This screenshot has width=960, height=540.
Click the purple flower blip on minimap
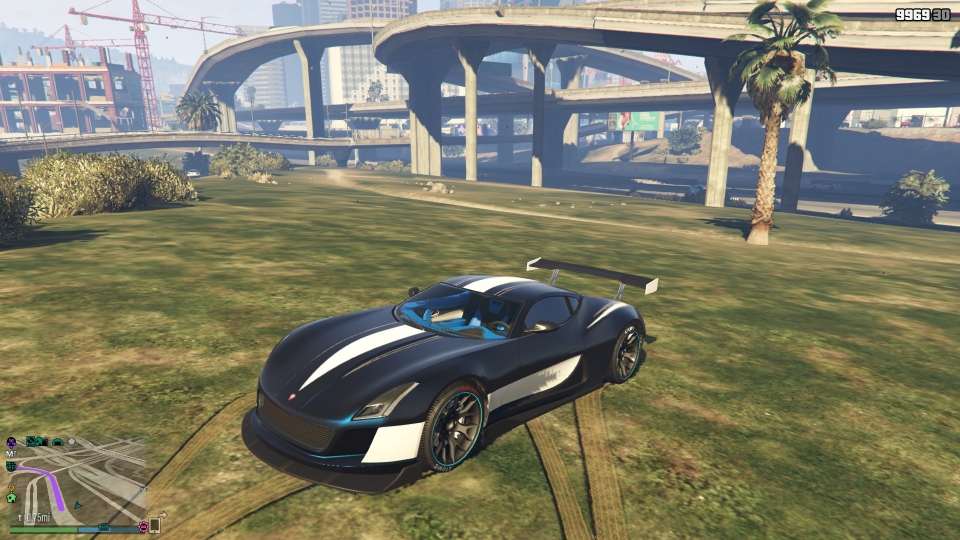pyautogui.click(x=11, y=441)
